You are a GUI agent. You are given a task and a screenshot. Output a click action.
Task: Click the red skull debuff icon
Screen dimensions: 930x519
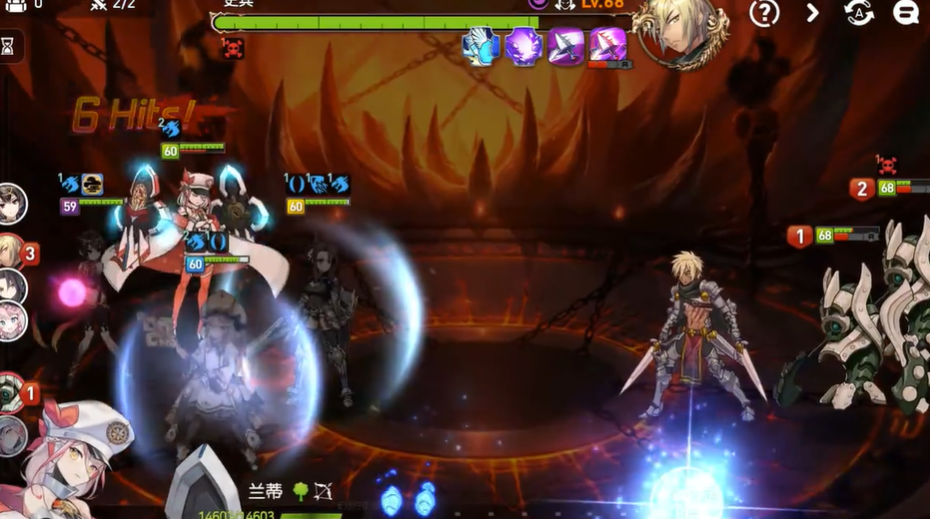point(233,47)
